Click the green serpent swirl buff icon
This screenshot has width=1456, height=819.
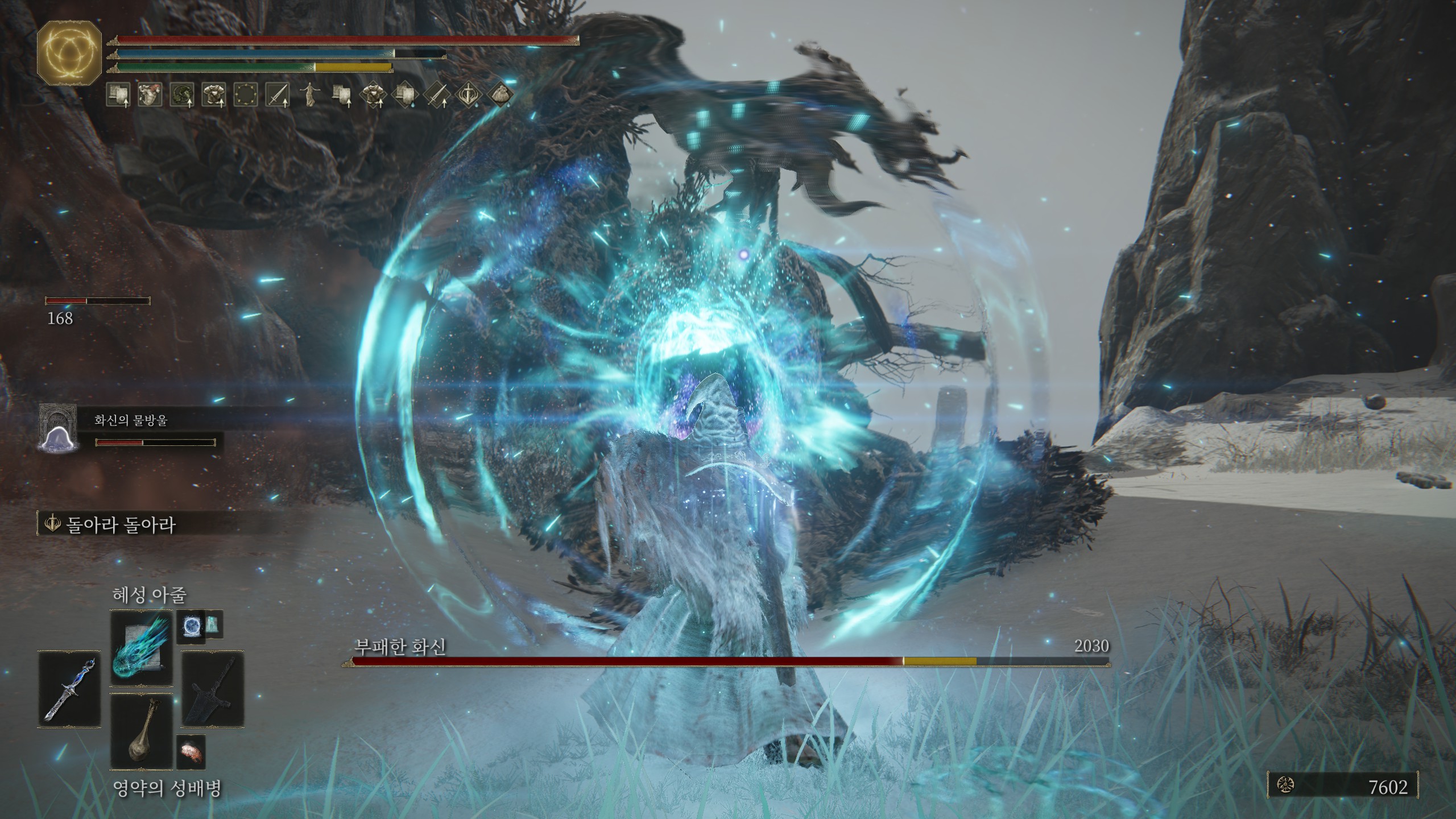[182, 95]
